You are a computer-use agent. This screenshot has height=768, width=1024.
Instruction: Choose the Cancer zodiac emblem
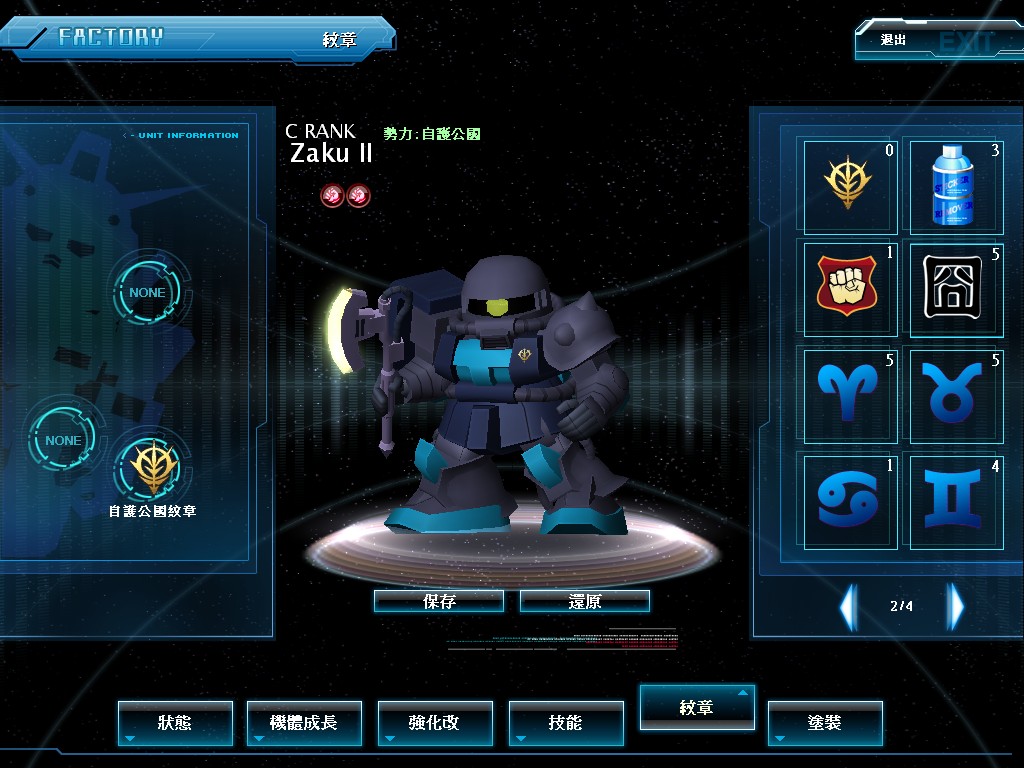click(x=848, y=499)
